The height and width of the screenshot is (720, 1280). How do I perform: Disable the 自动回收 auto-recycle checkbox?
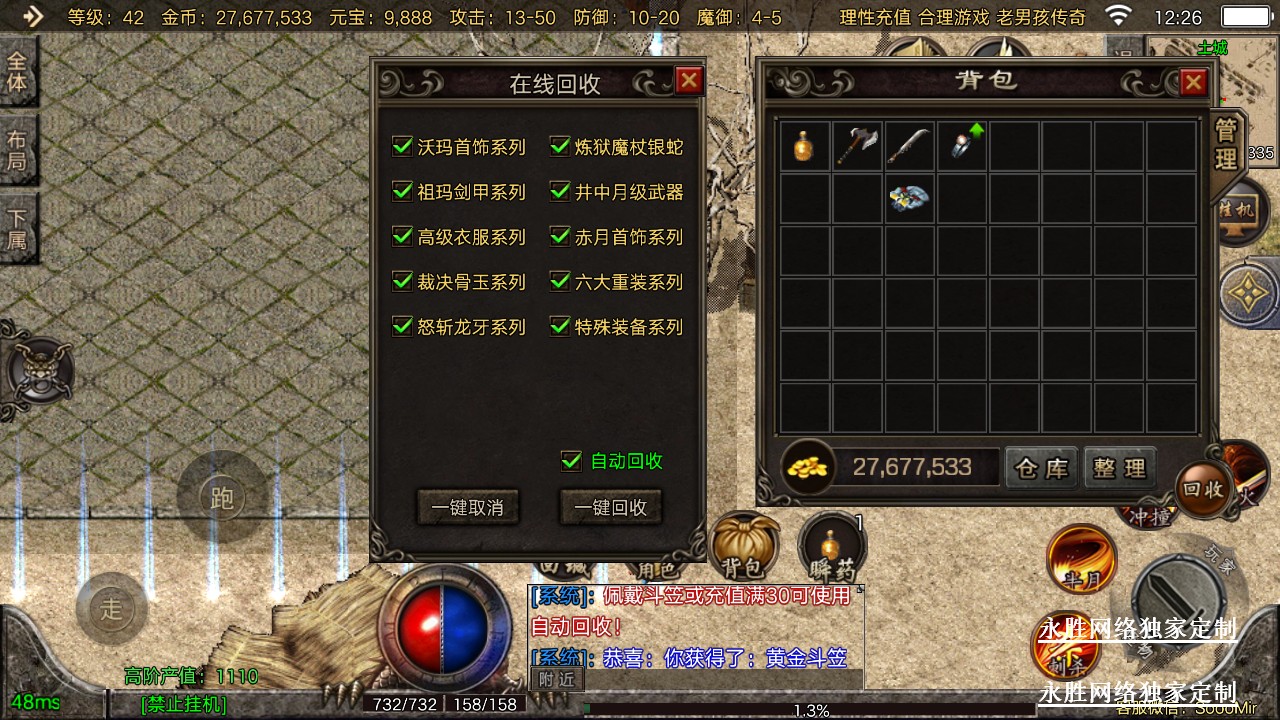(572, 461)
